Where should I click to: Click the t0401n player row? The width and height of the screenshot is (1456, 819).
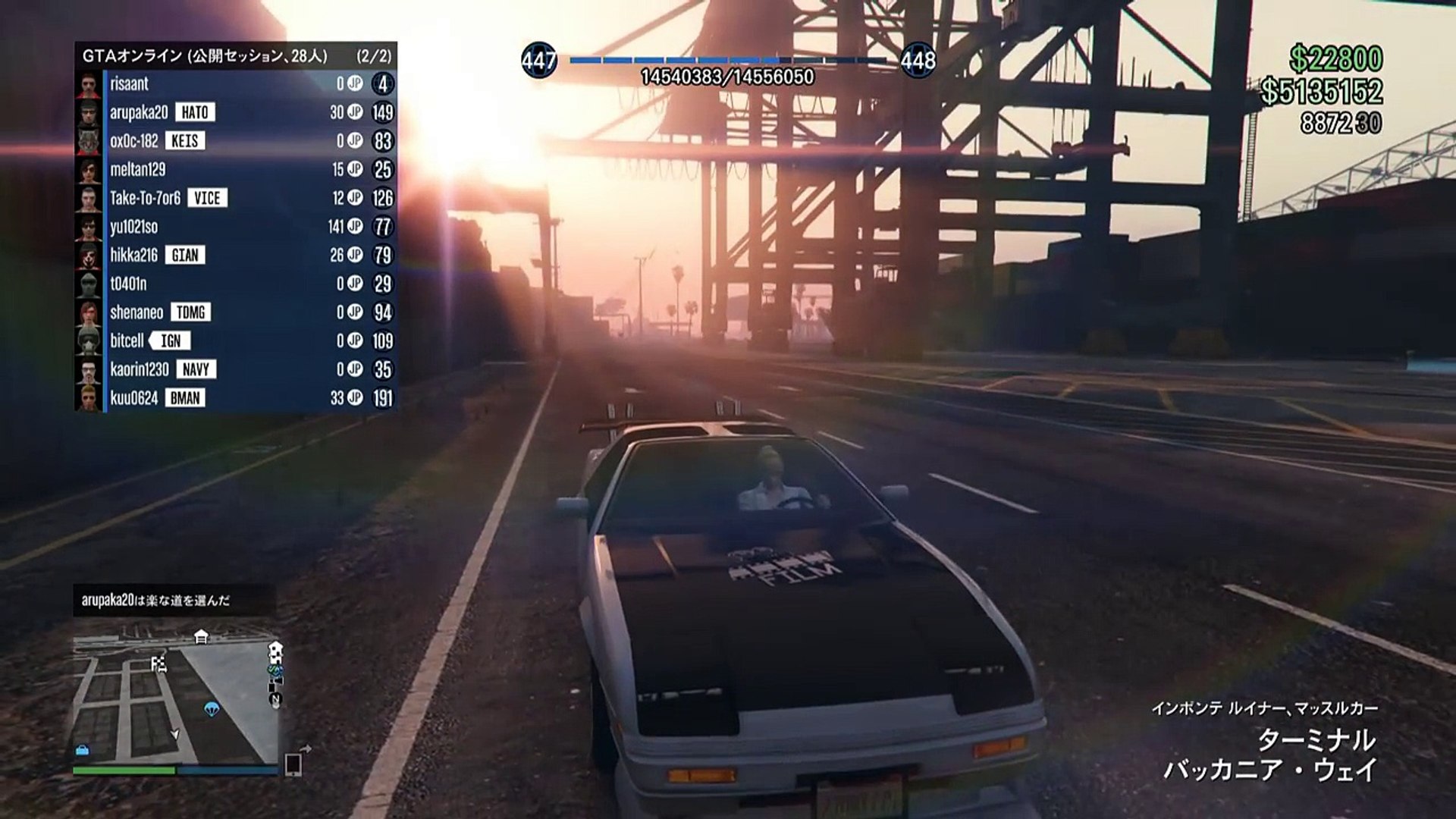(235, 284)
